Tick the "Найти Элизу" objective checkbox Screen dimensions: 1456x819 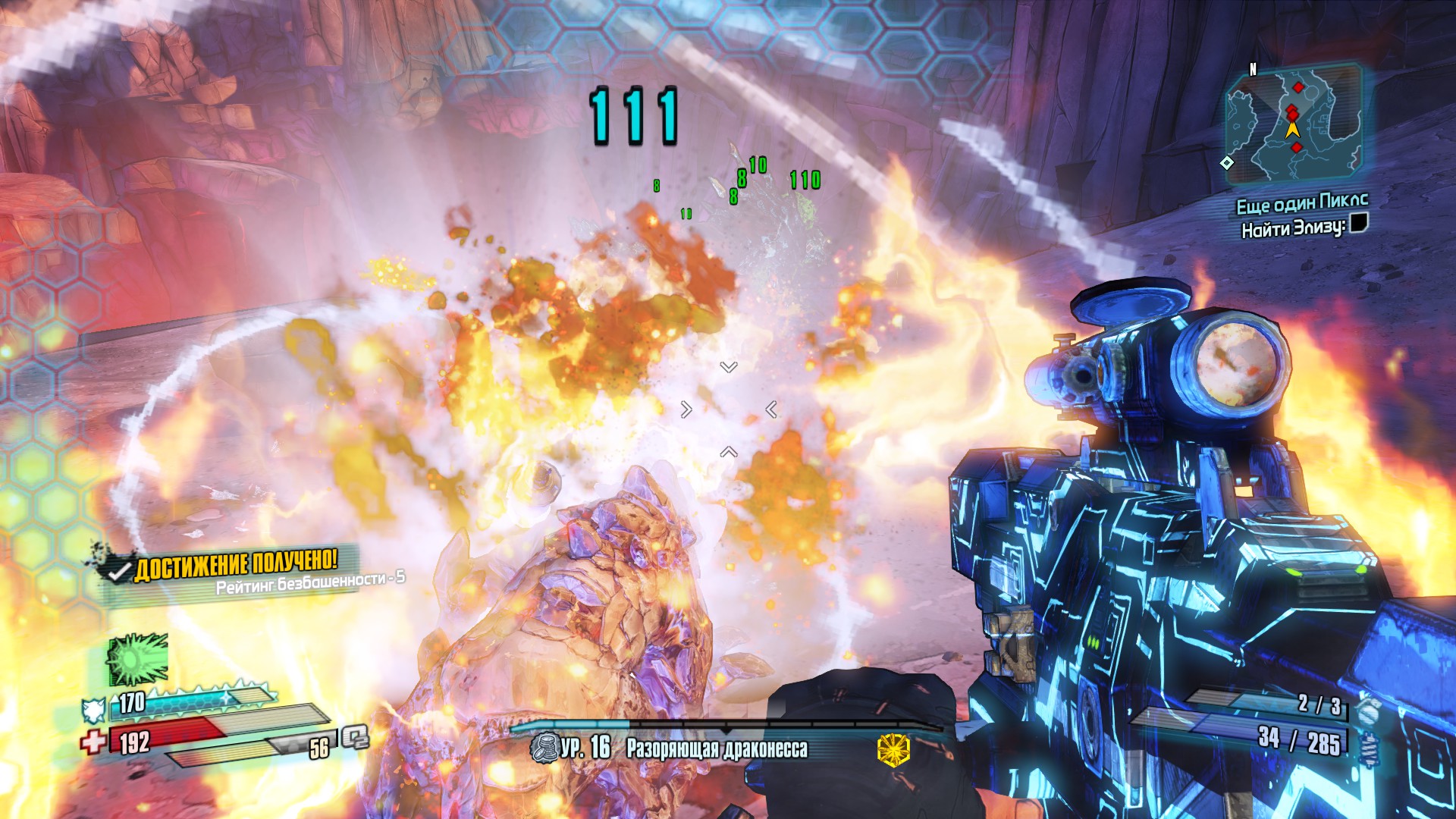(x=1359, y=224)
